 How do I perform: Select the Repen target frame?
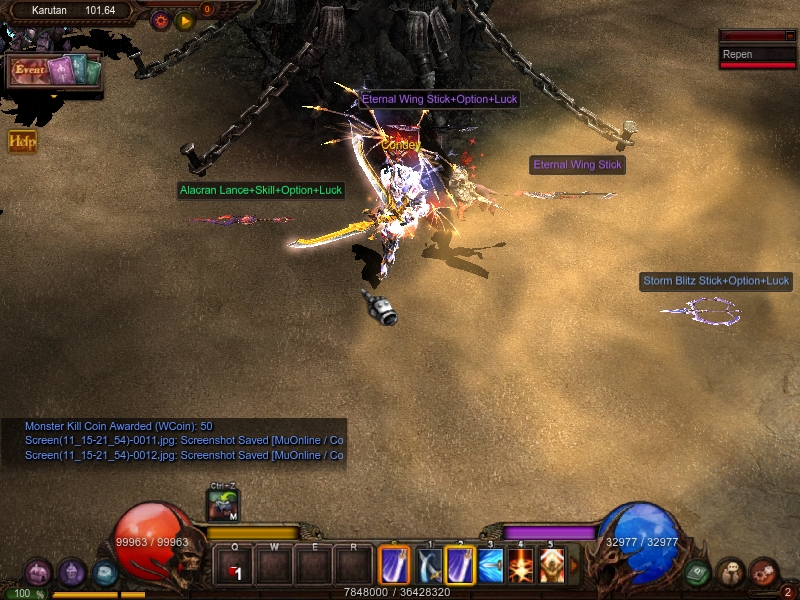[759, 55]
